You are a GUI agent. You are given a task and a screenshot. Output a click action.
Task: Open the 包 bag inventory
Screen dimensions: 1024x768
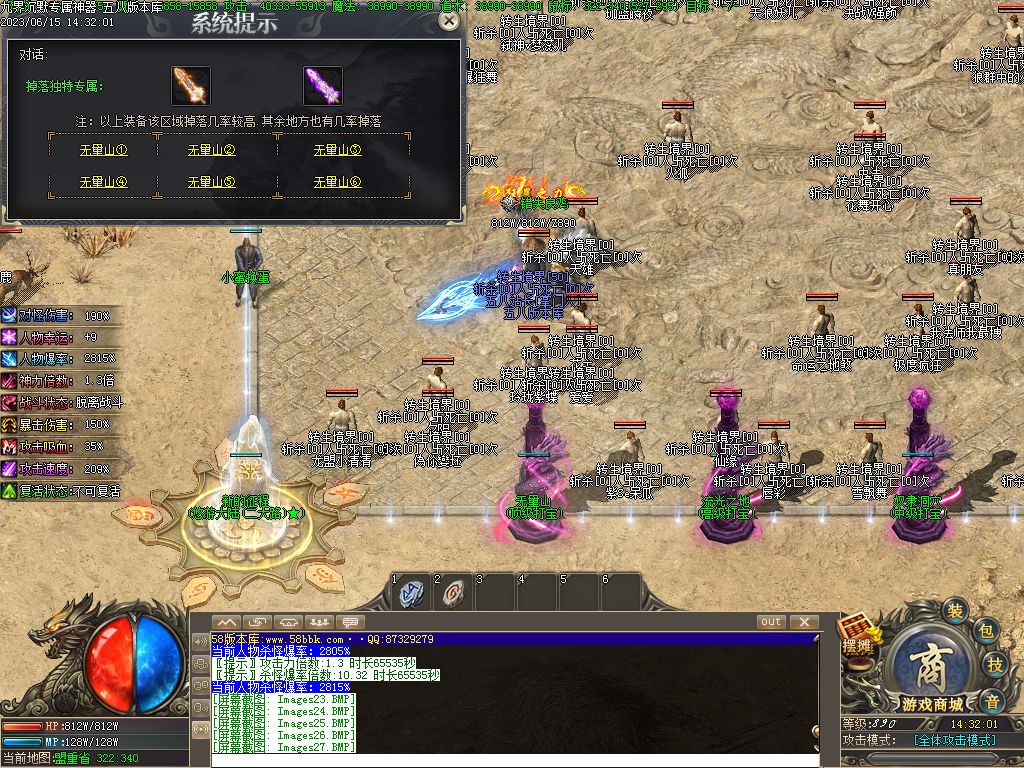coord(986,631)
